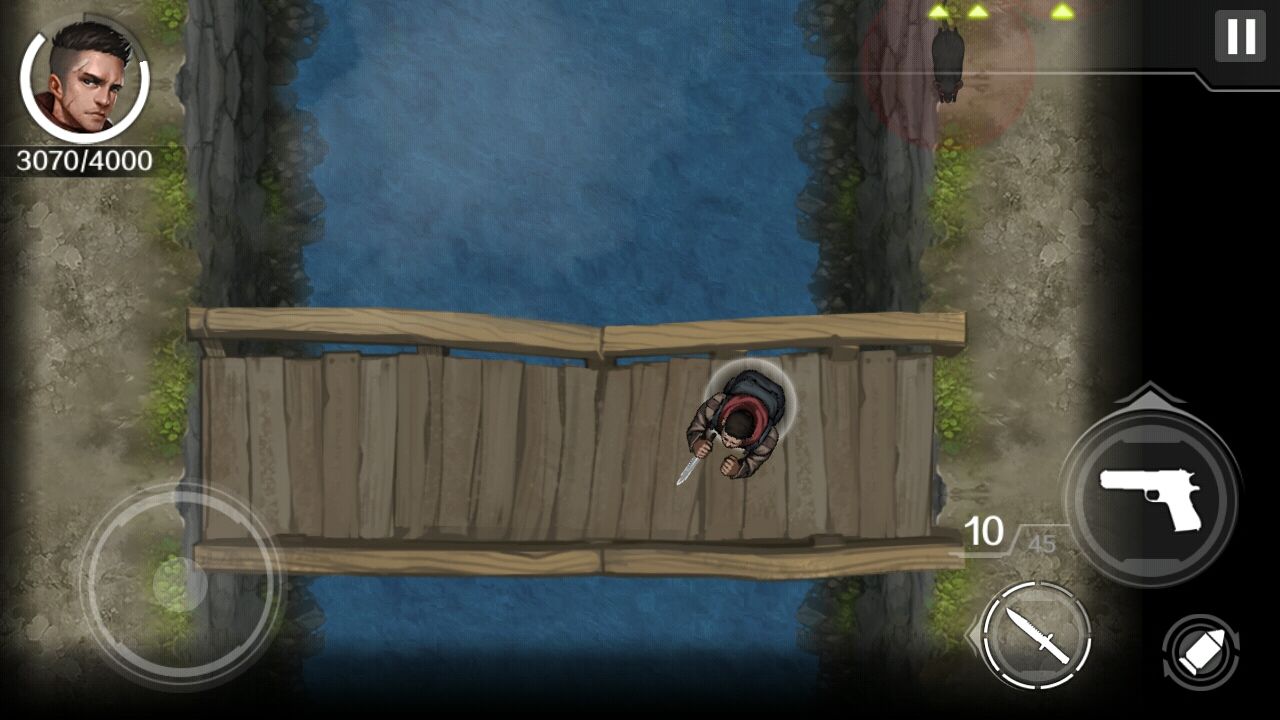Open the character portrait
Viewport: 1280px width, 720px height.
[85, 82]
